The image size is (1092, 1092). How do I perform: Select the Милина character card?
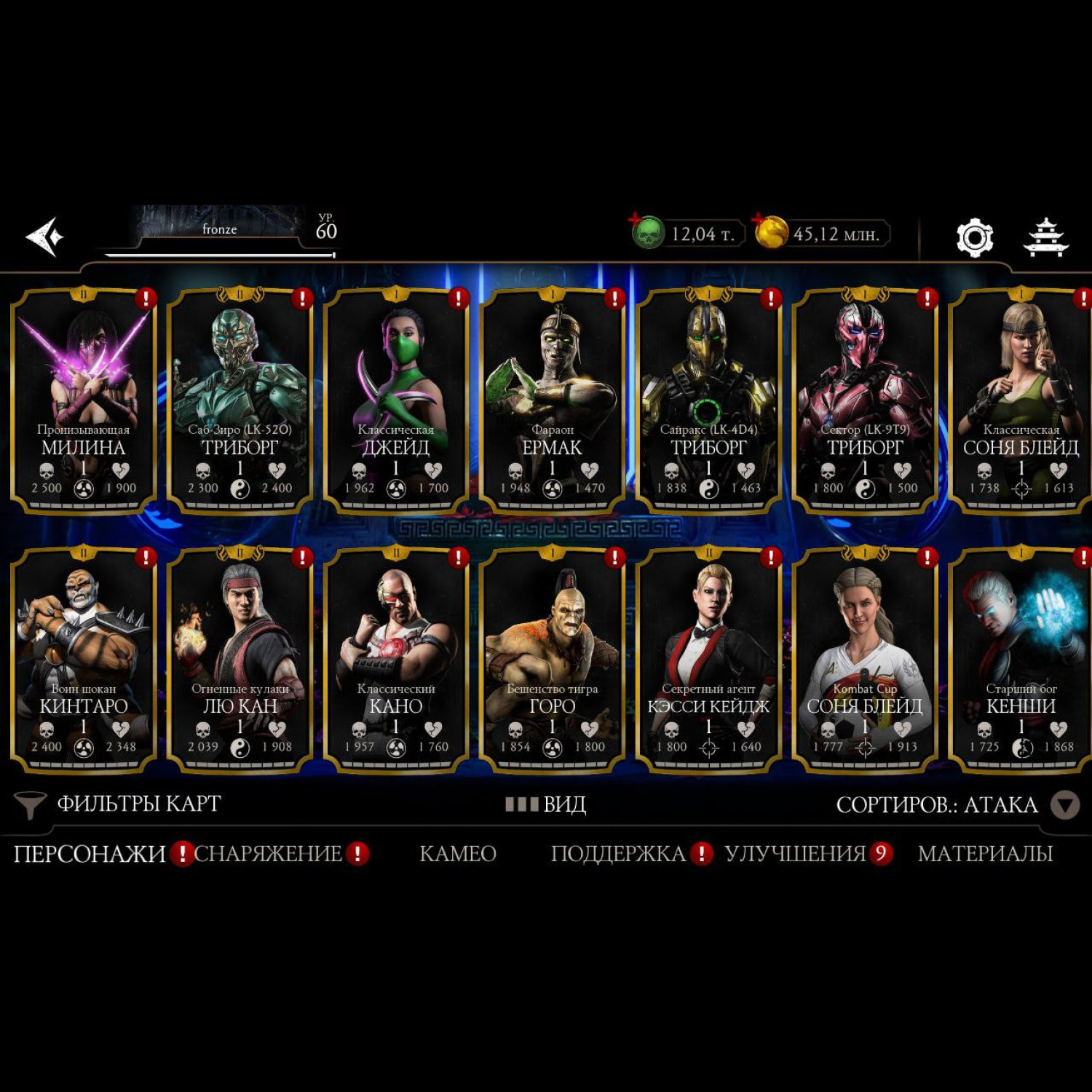(x=84, y=400)
